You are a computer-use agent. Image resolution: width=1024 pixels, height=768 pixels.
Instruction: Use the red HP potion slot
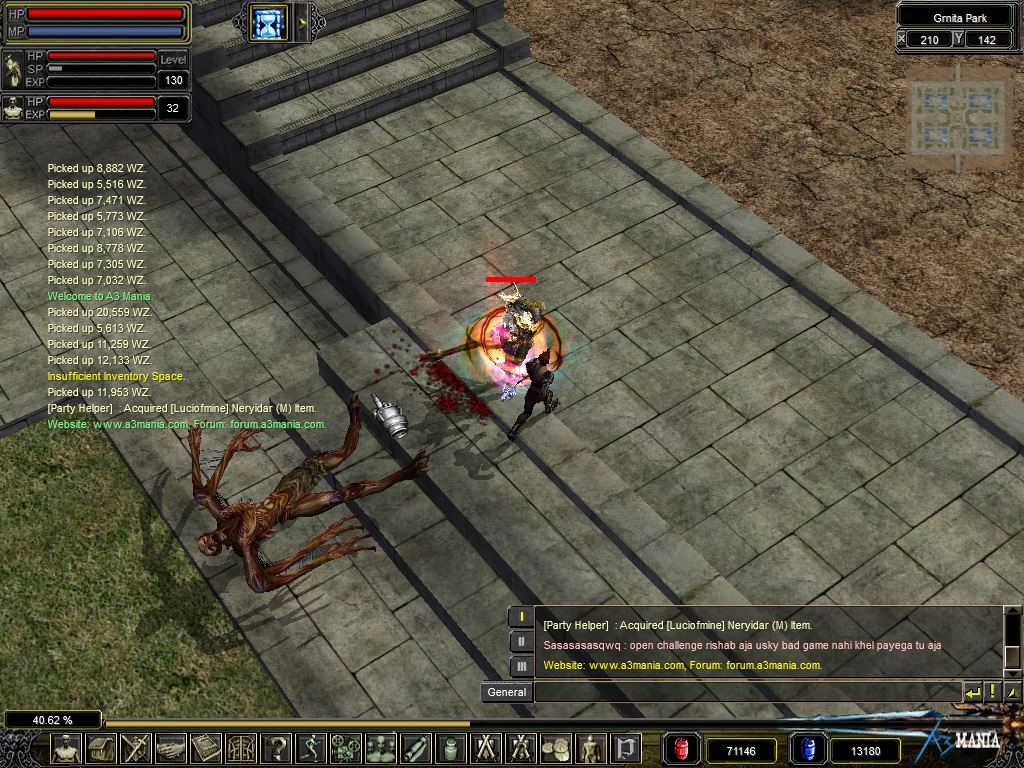point(682,748)
